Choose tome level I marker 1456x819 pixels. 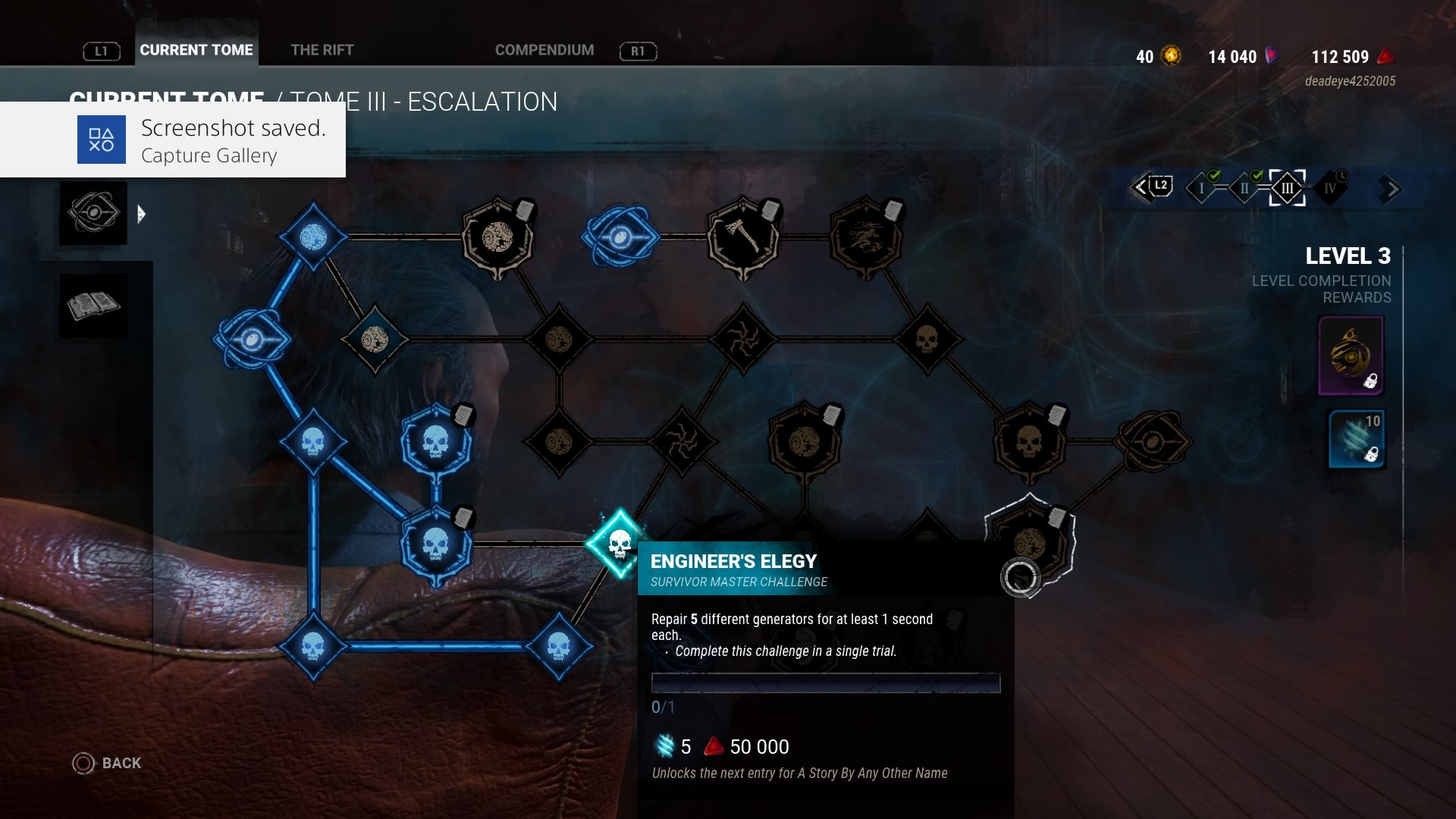coord(1201,188)
